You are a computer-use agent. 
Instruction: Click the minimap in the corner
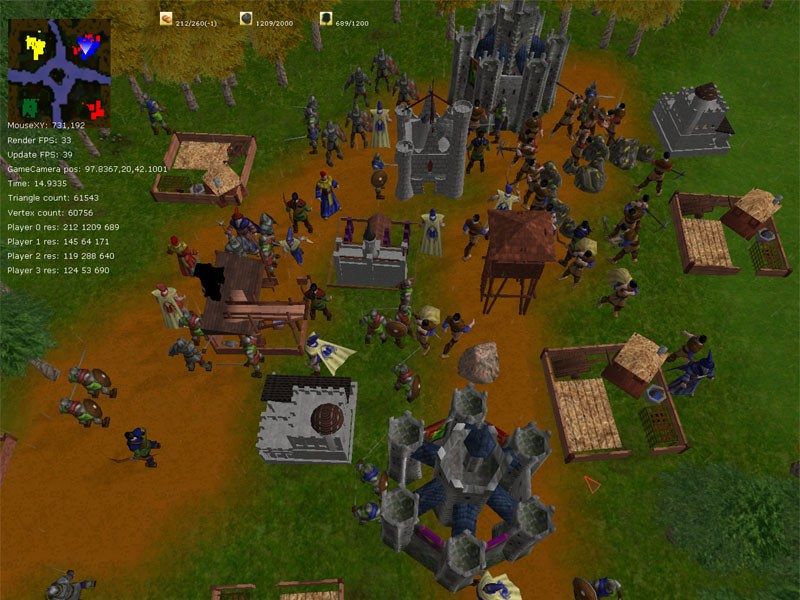[x=59, y=68]
